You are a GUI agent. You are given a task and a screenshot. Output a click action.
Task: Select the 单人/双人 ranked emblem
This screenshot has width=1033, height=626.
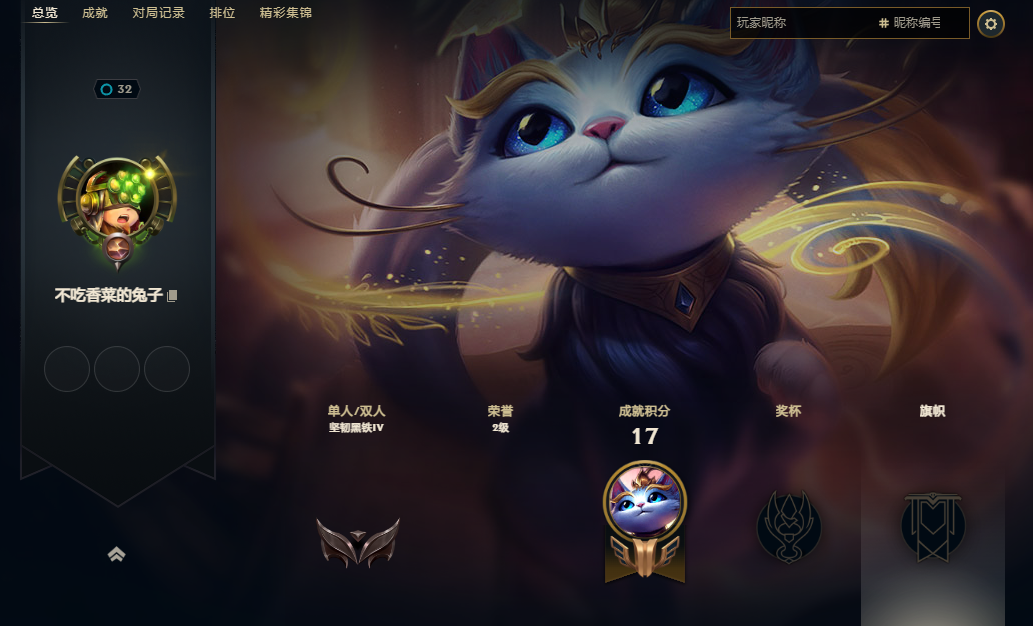click(x=357, y=541)
